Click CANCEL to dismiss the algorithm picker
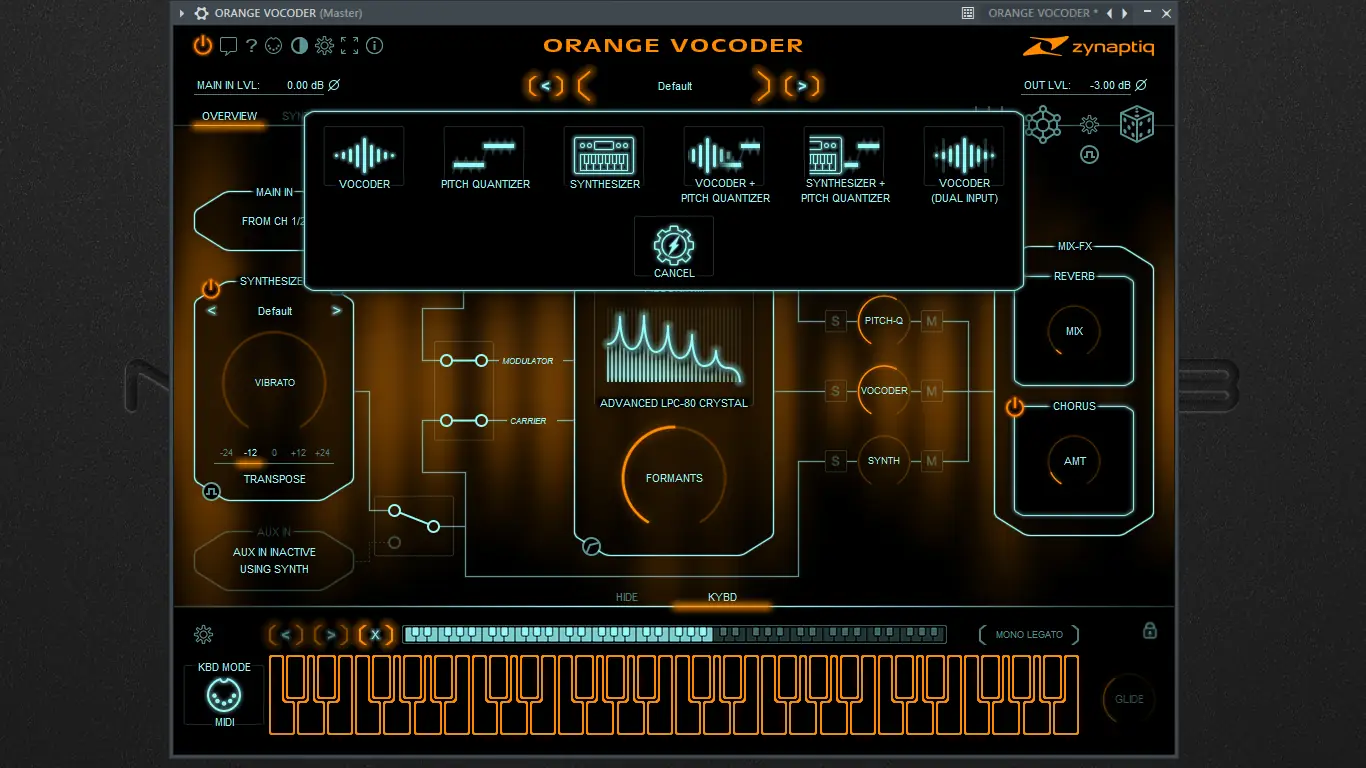Image resolution: width=1366 pixels, height=768 pixels. coord(673,247)
